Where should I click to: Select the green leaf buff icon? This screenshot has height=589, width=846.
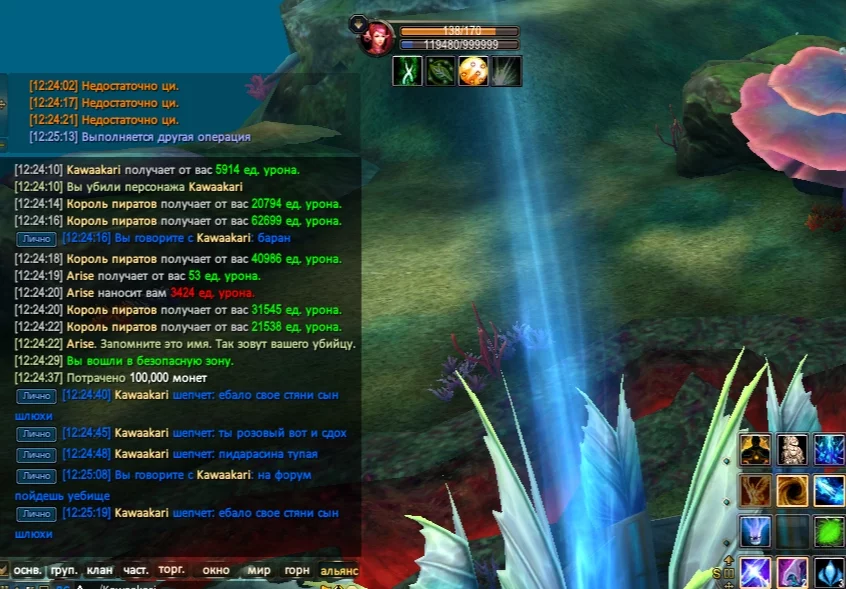[x=440, y=71]
